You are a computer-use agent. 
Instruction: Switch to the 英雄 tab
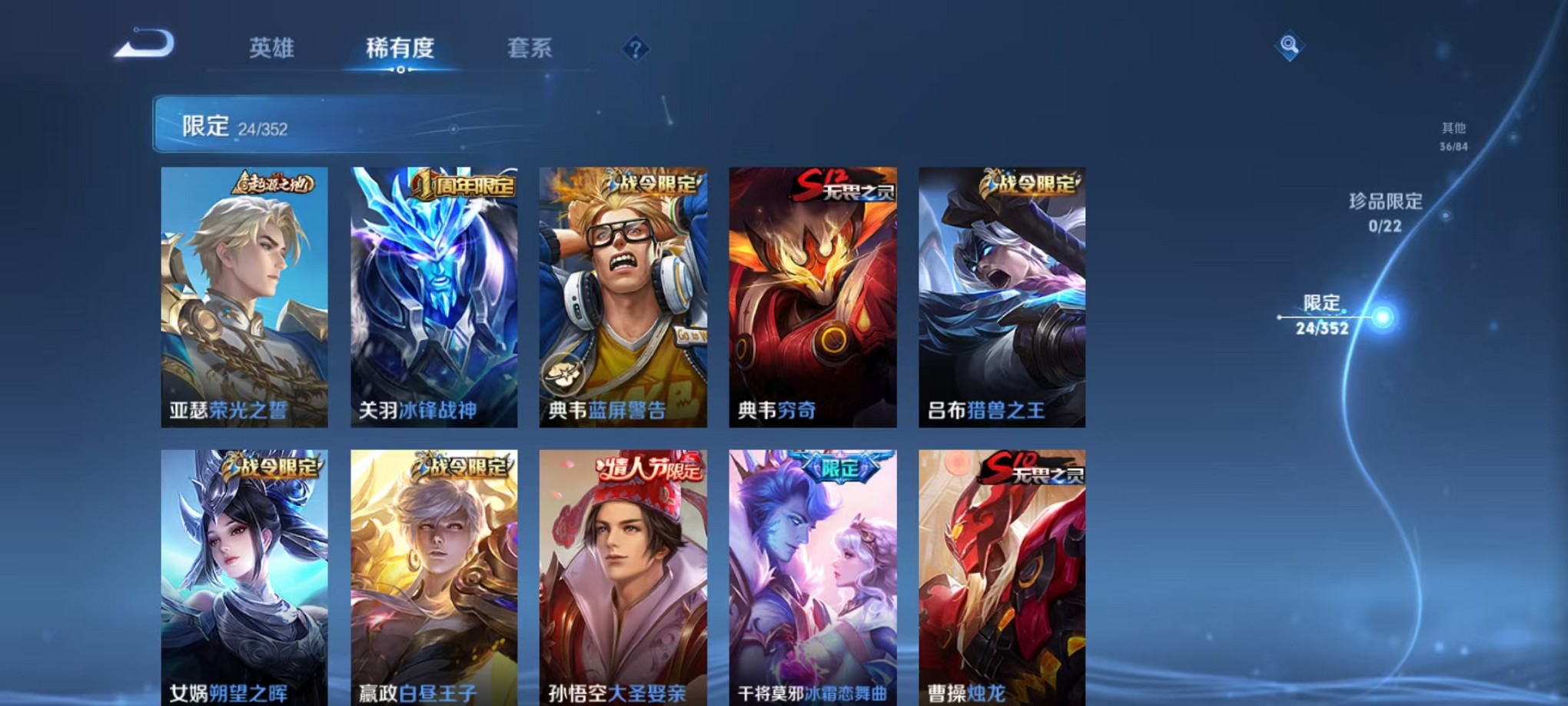click(271, 48)
